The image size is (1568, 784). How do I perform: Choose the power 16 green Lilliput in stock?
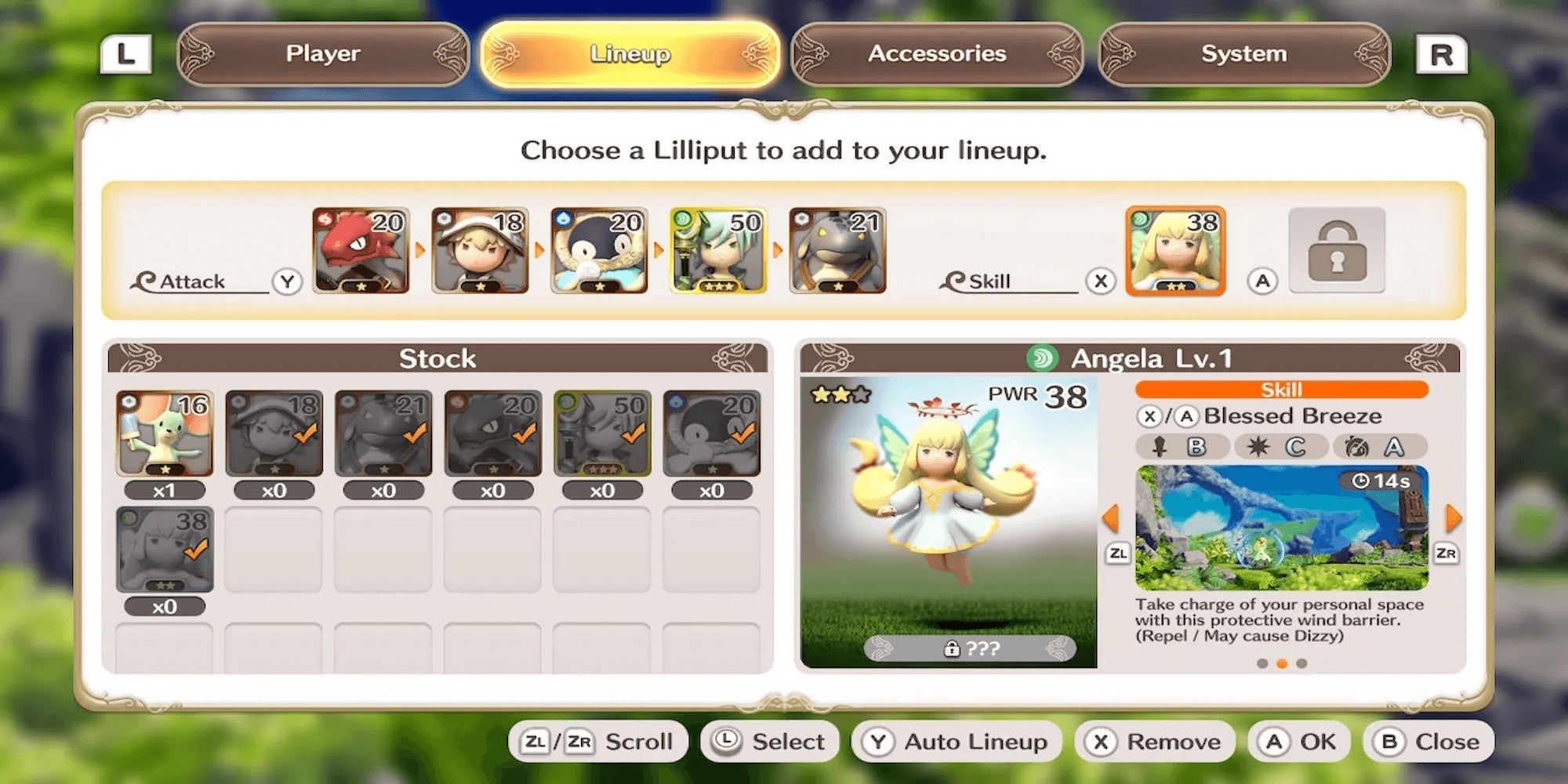(x=165, y=434)
